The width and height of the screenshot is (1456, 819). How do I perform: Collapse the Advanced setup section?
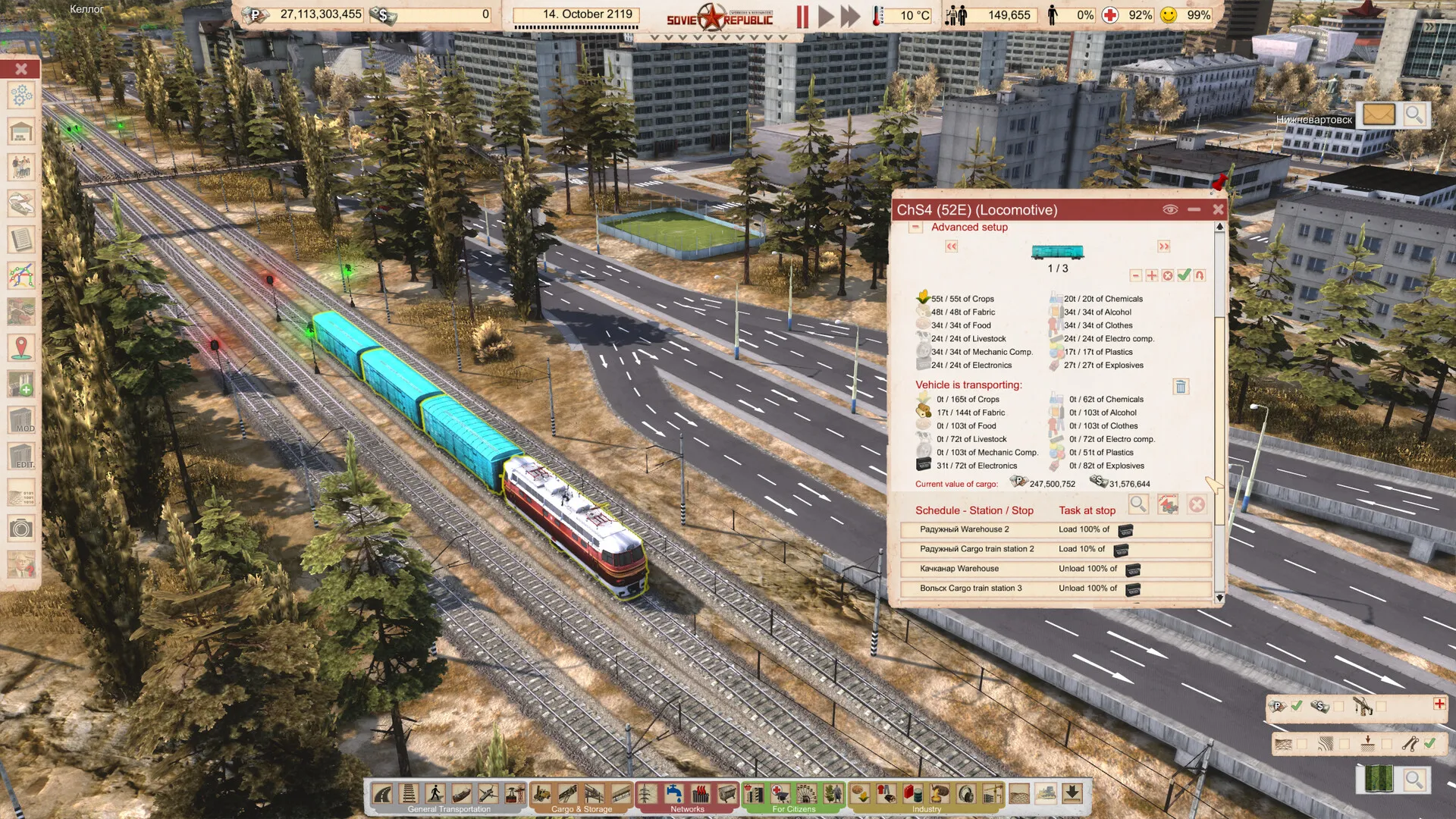tap(915, 227)
